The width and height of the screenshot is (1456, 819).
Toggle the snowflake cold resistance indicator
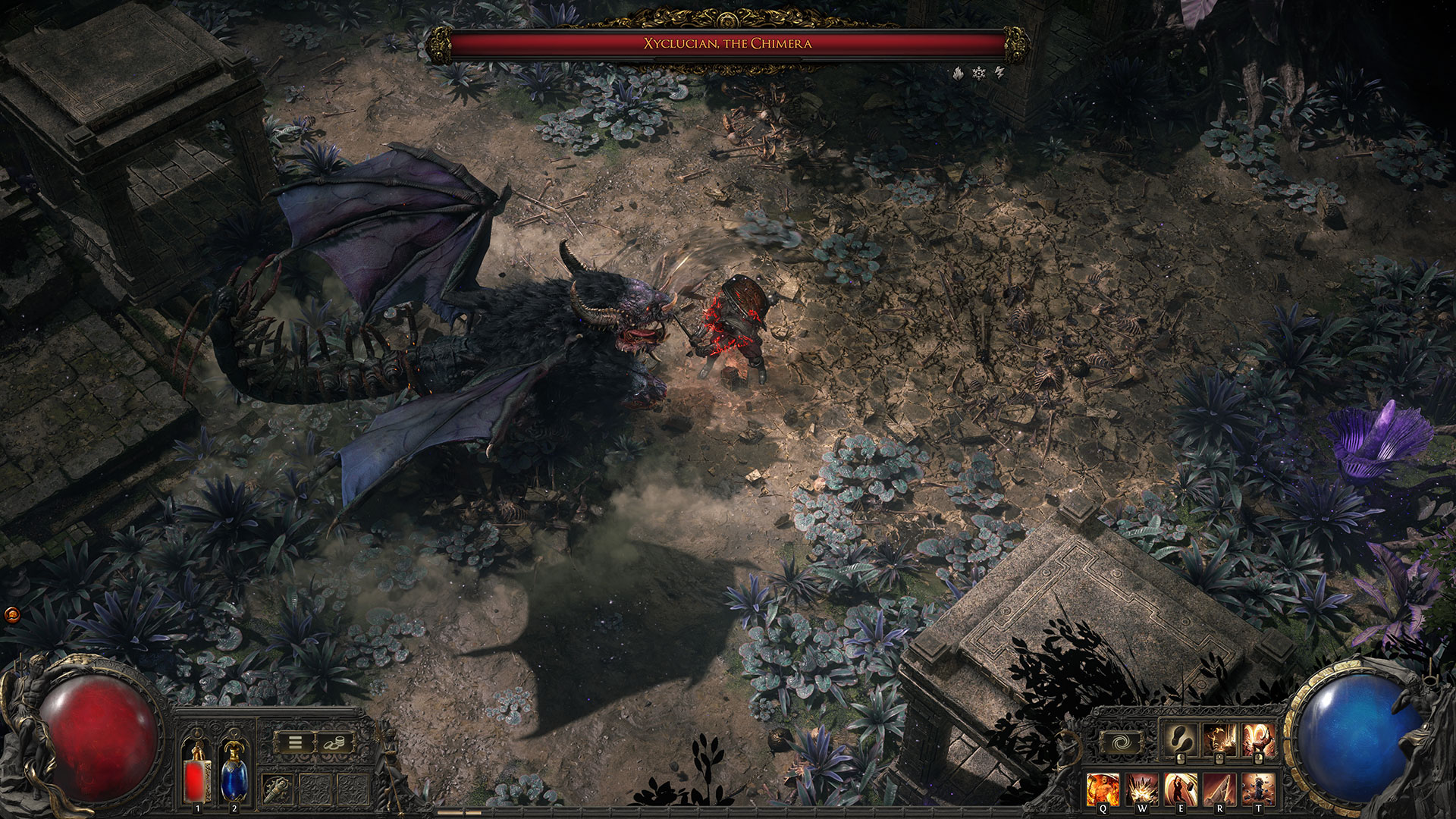coord(979,73)
